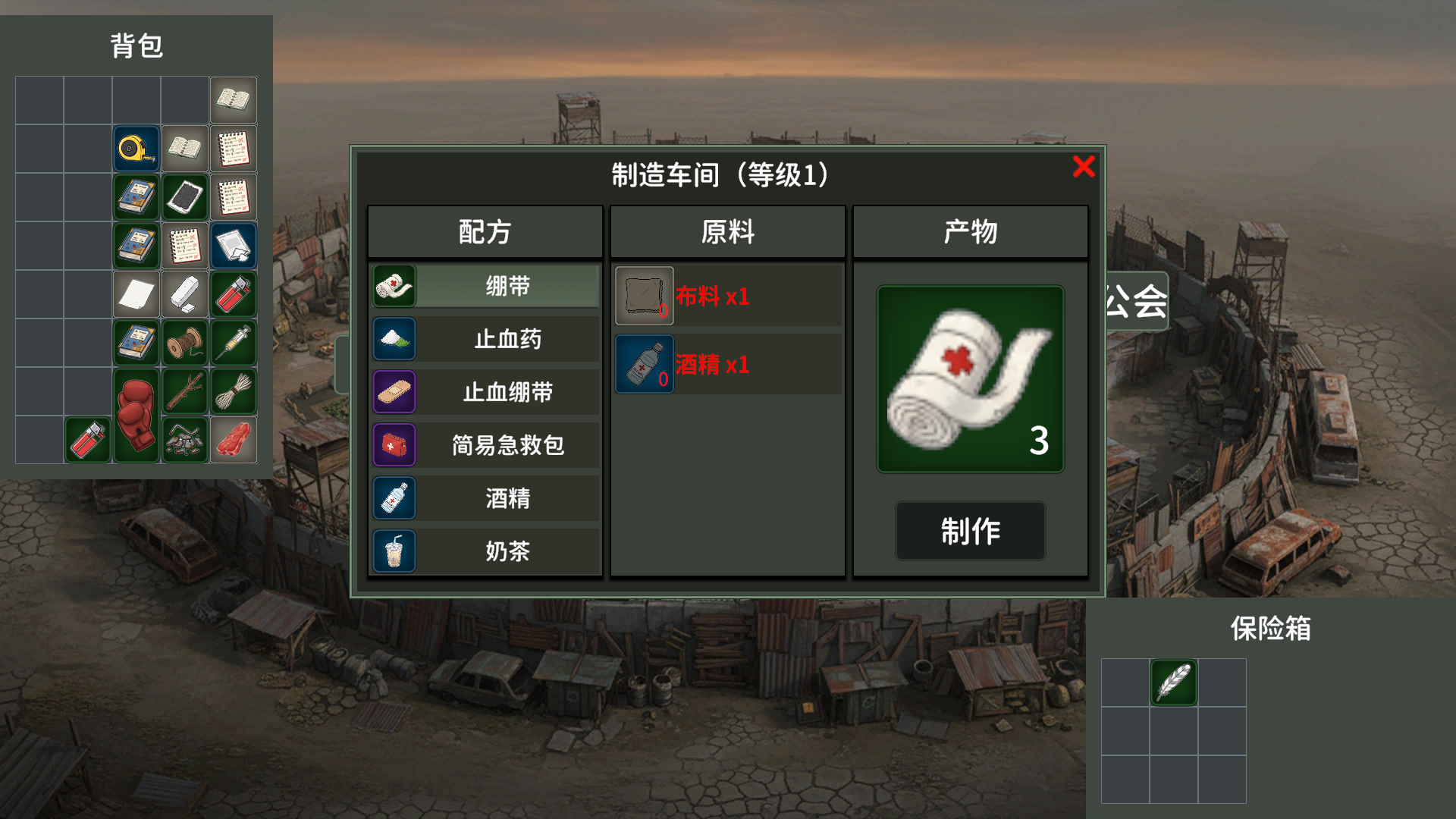The height and width of the screenshot is (819, 1456).
Task: Click the 布料 ingredient icon in 原料 column
Action: pyautogui.click(x=644, y=294)
